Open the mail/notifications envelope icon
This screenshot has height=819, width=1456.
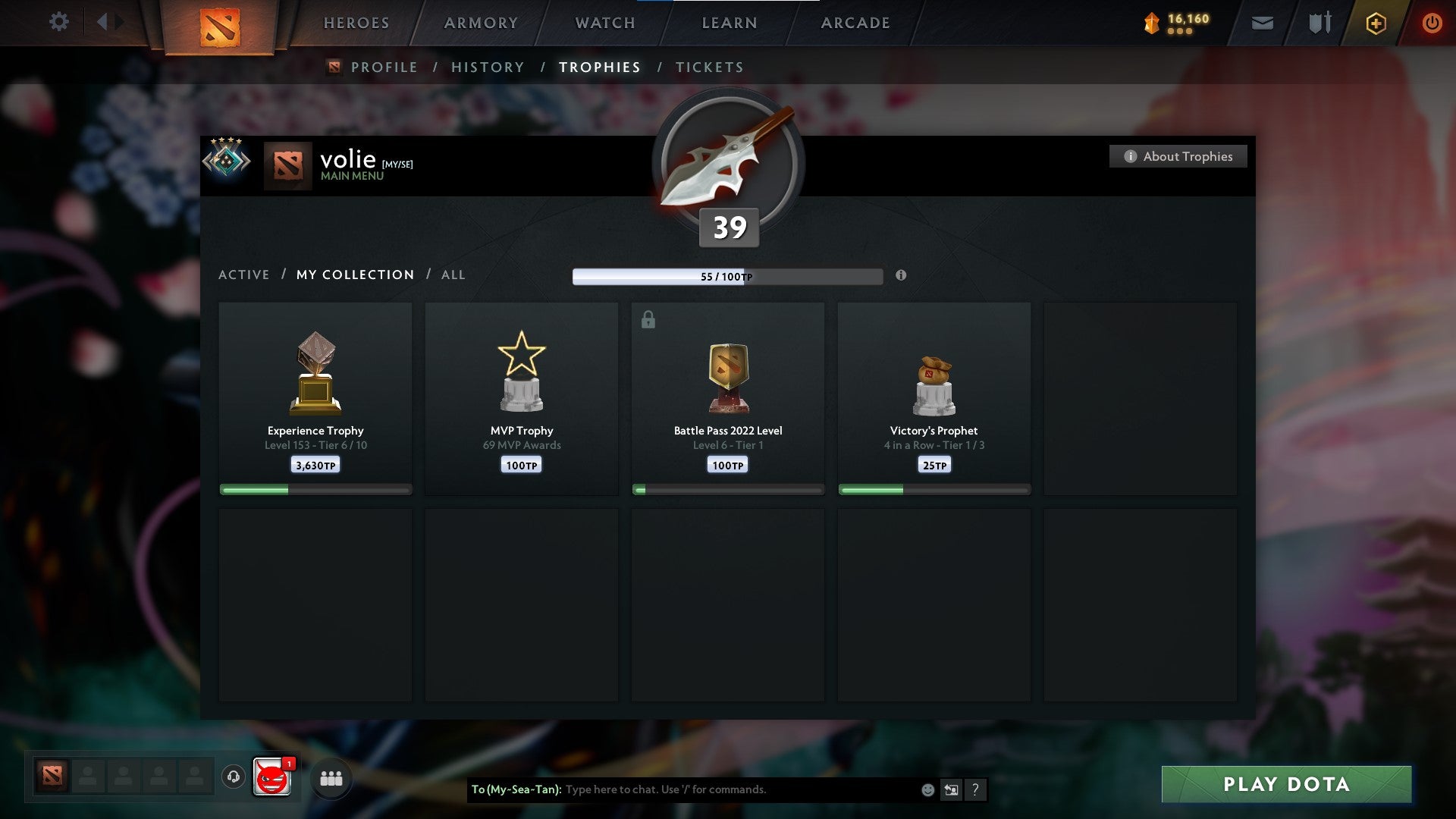pos(1262,23)
